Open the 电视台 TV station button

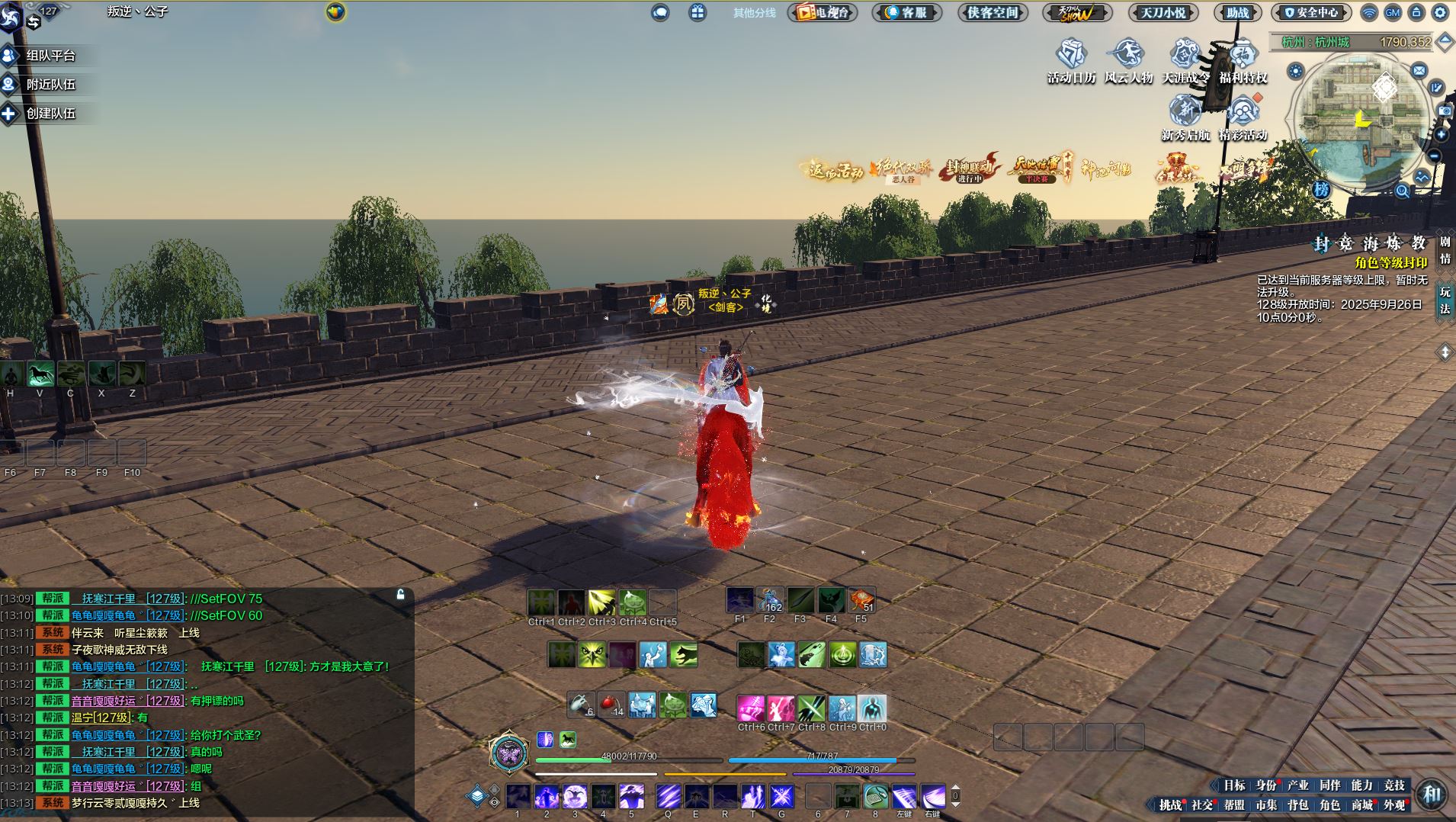point(823,12)
